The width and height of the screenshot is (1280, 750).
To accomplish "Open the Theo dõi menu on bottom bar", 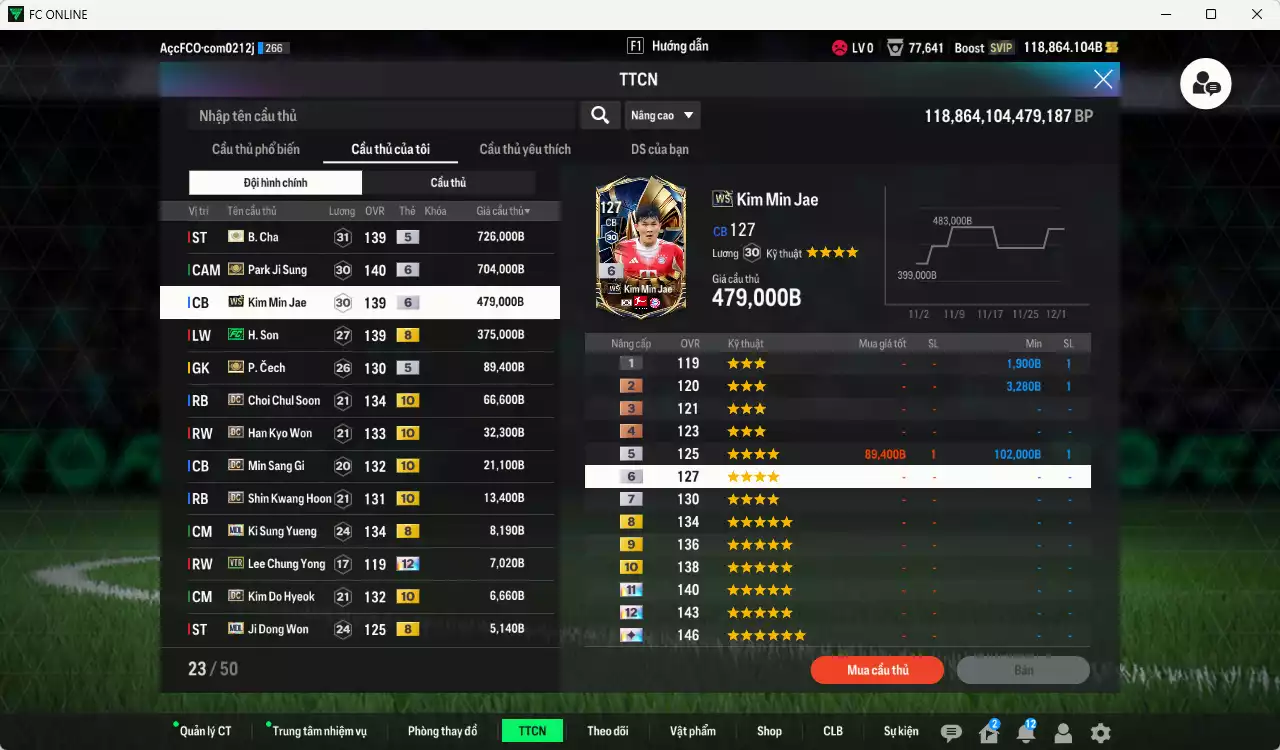I will [x=608, y=731].
